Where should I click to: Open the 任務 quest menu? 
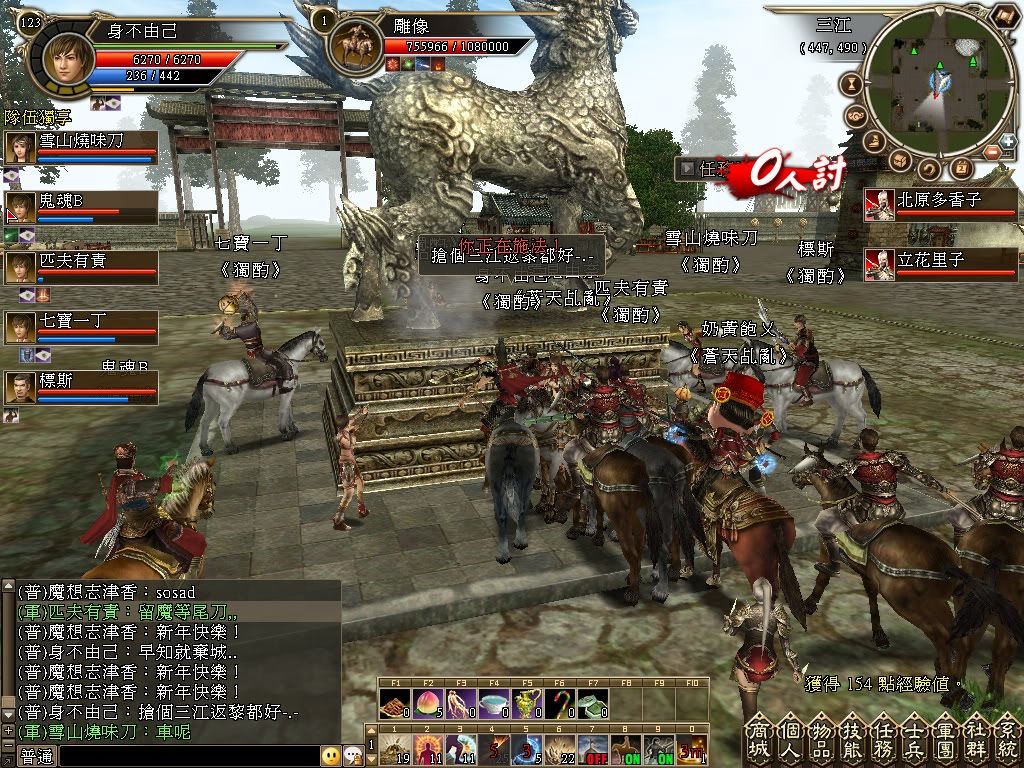click(881, 741)
